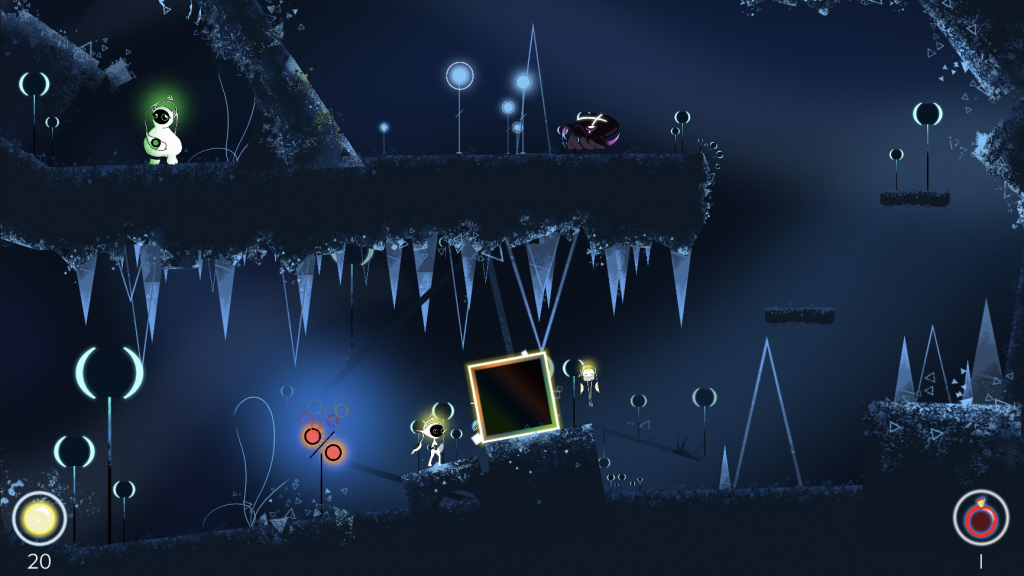Image resolution: width=1024 pixels, height=576 pixels.
Task: Select the red ring item icon
Action: point(980,518)
